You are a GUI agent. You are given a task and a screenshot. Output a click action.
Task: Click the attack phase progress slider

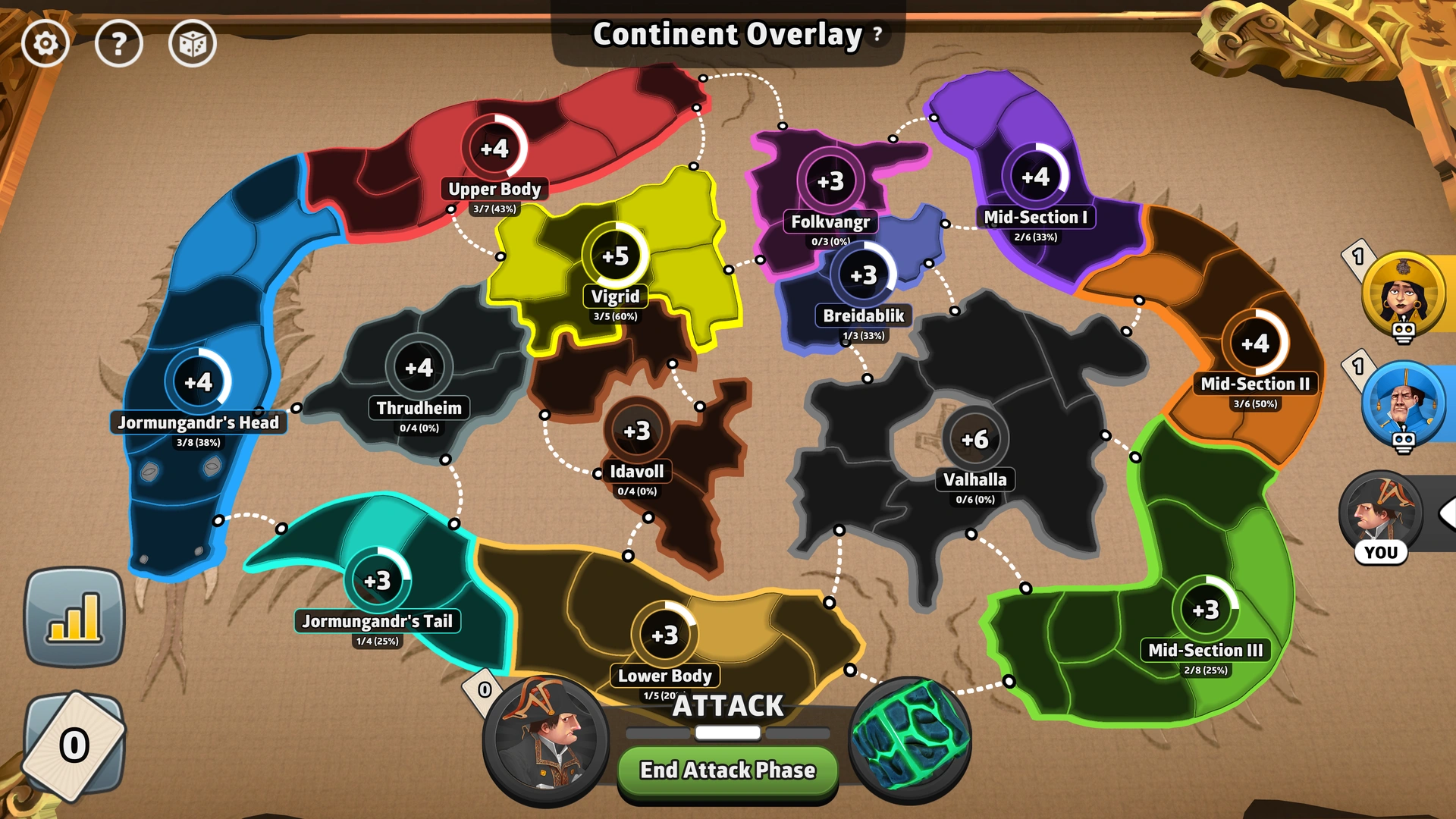pyautogui.click(x=727, y=733)
